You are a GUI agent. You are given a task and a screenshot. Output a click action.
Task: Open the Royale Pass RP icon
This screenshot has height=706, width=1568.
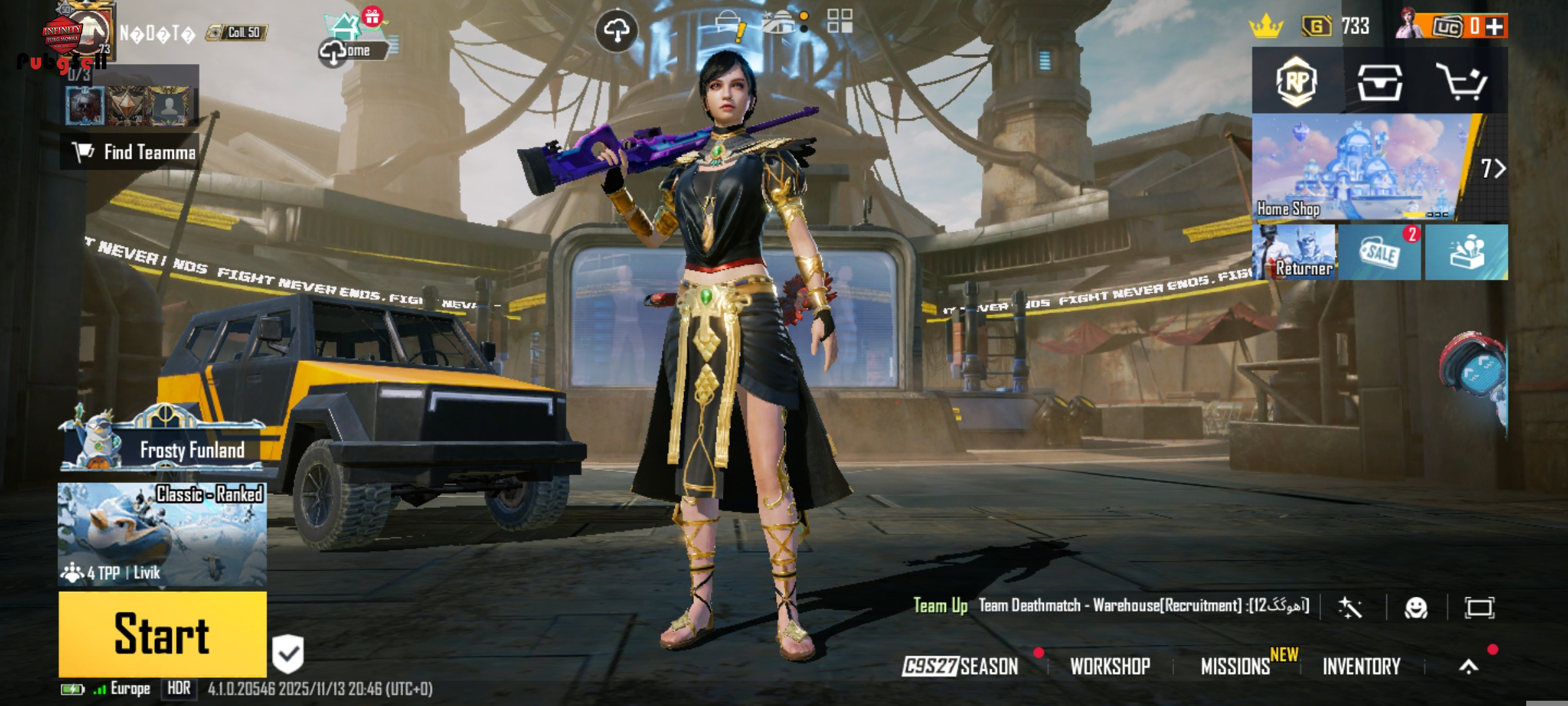(1297, 82)
